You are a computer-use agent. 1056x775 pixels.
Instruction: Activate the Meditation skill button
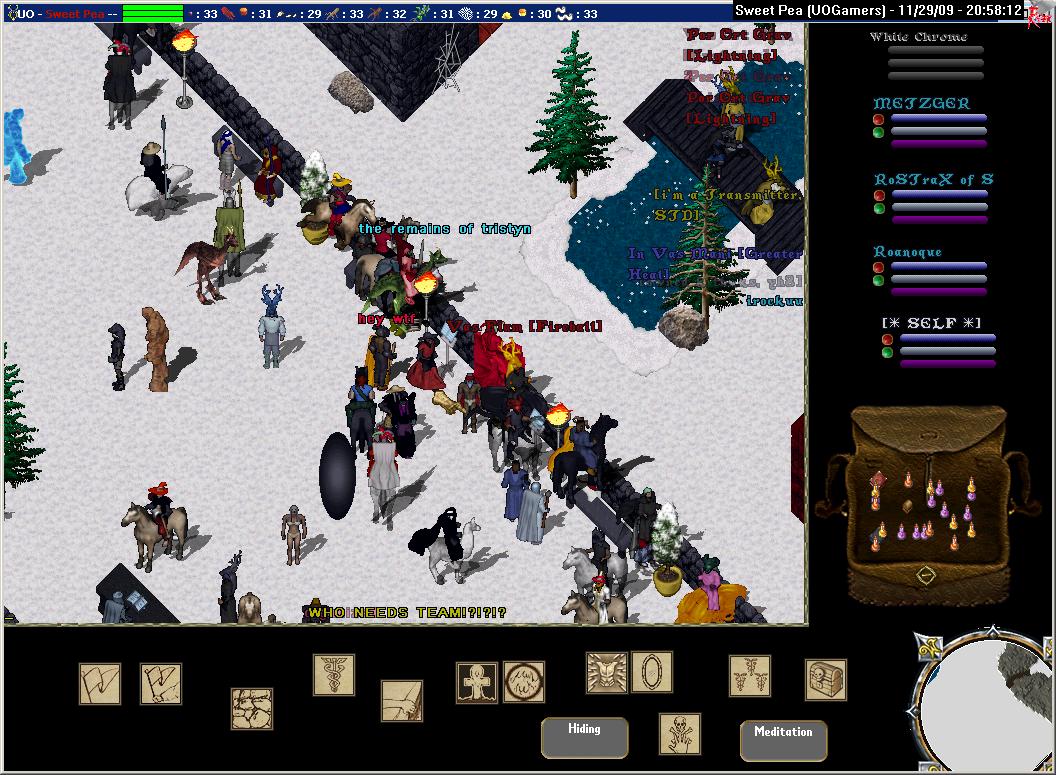783,739
